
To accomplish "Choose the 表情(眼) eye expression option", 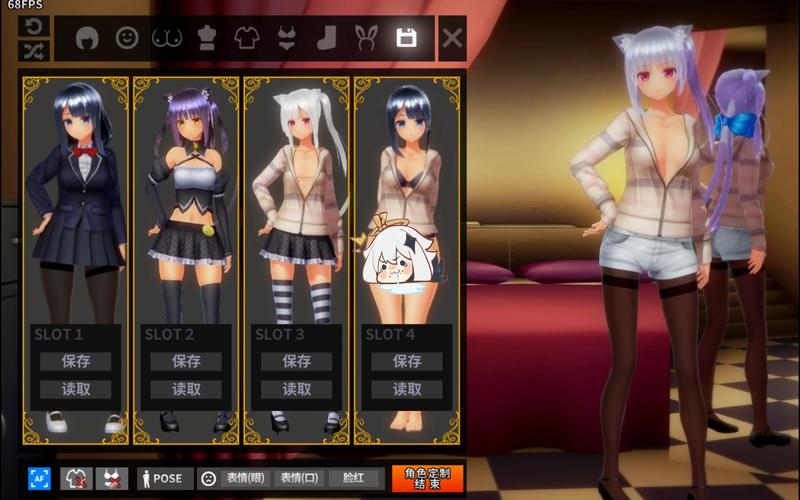I will point(245,478).
